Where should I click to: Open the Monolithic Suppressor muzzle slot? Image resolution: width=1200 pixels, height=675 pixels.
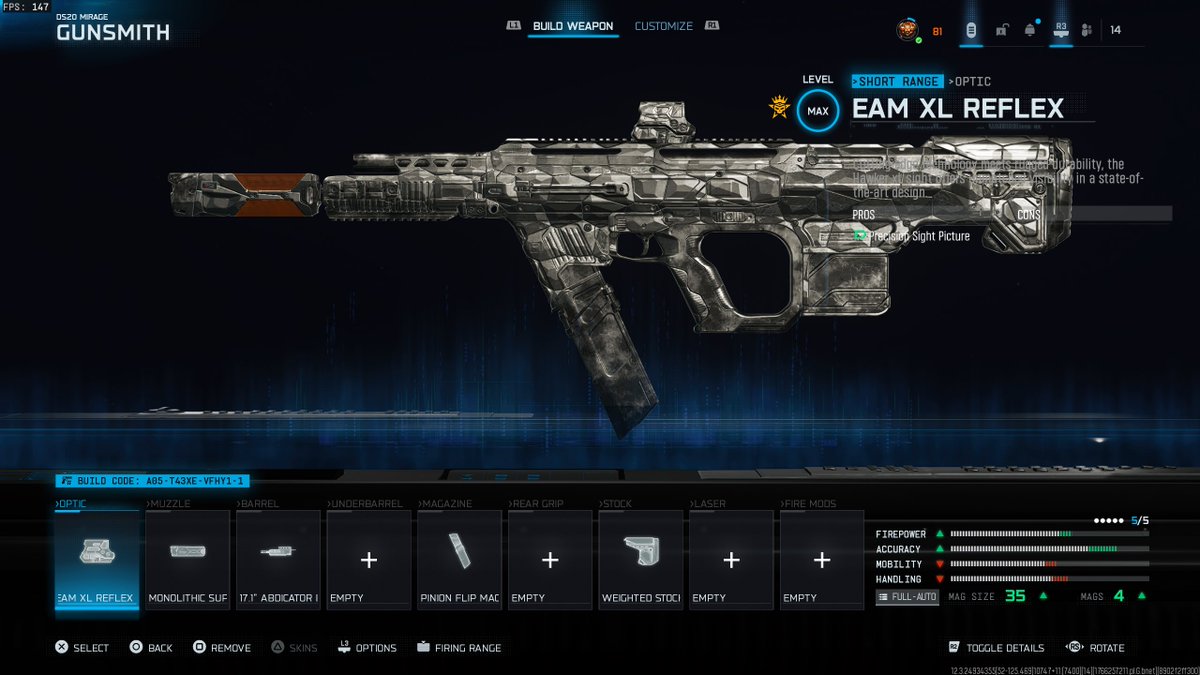(188, 558)
